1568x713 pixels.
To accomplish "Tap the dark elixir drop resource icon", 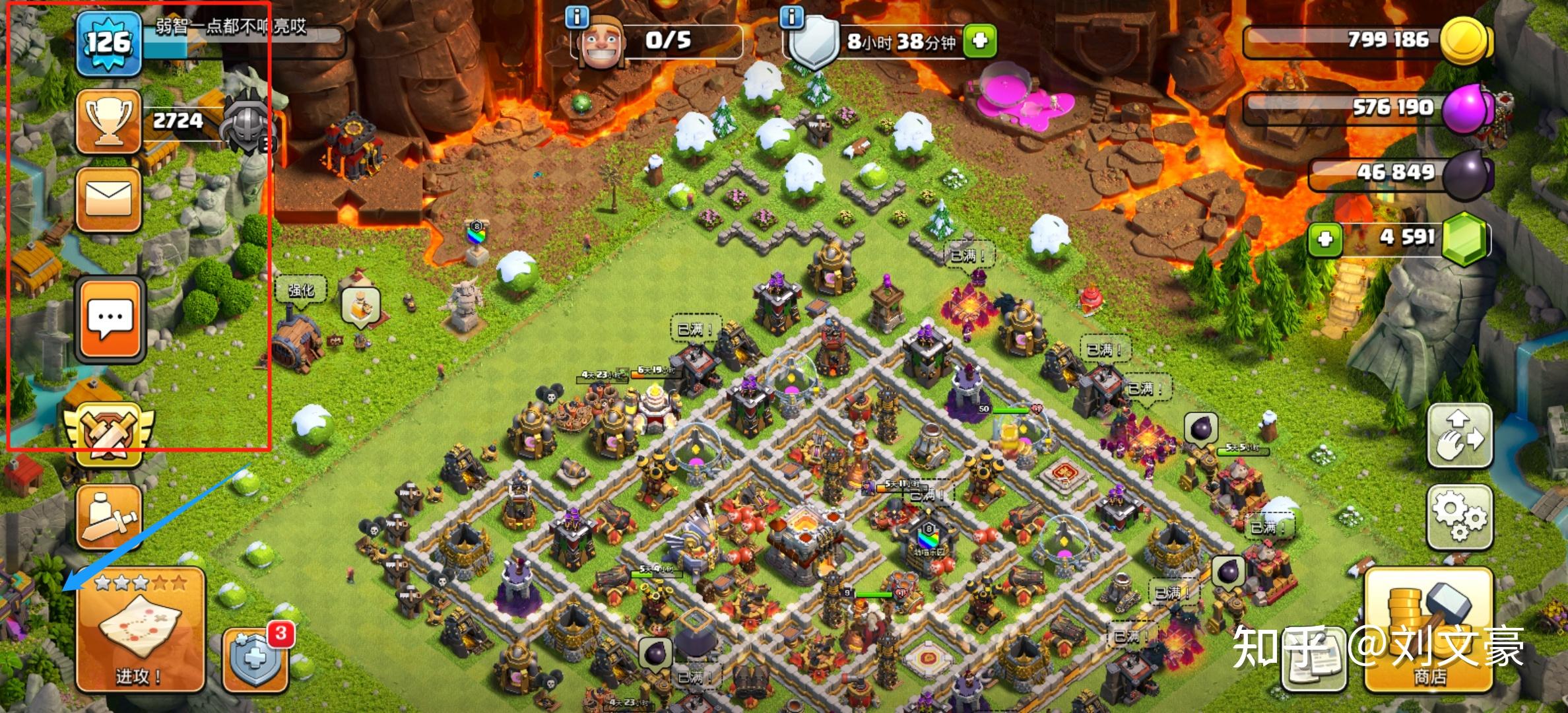I will click(x=1464, y=174).
